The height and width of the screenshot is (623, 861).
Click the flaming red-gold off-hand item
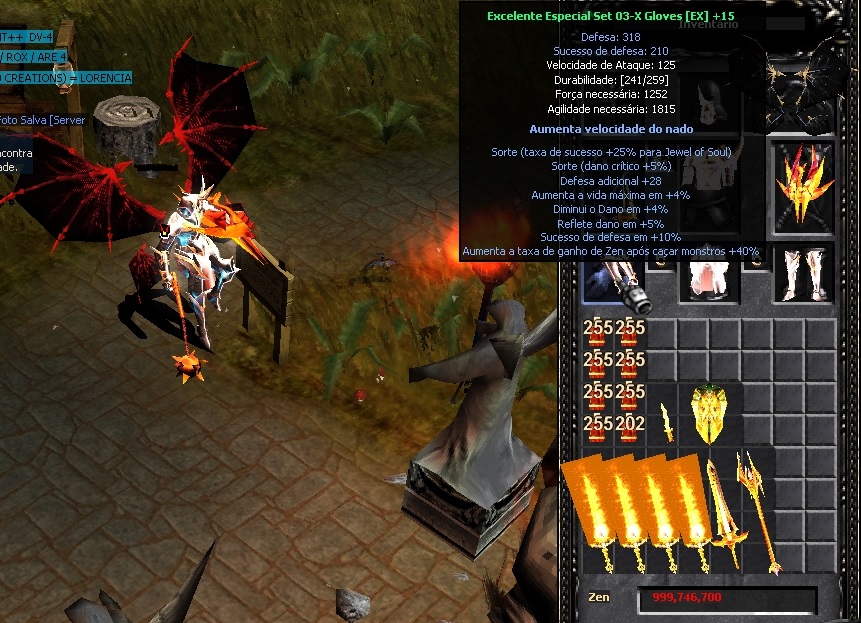[x=804, y=184]
